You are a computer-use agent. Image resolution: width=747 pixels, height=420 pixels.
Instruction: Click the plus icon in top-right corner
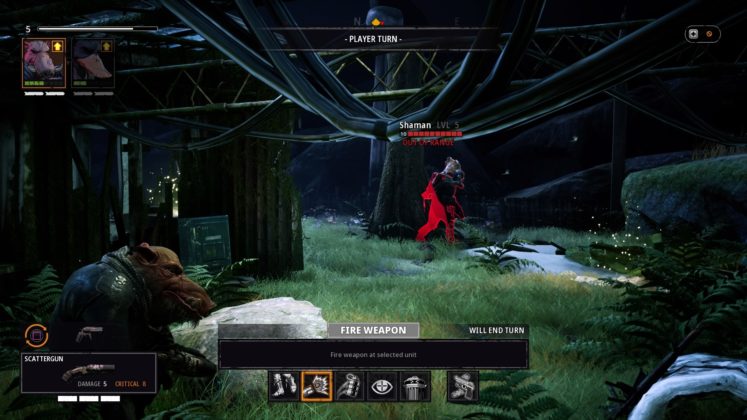[692, 33]
